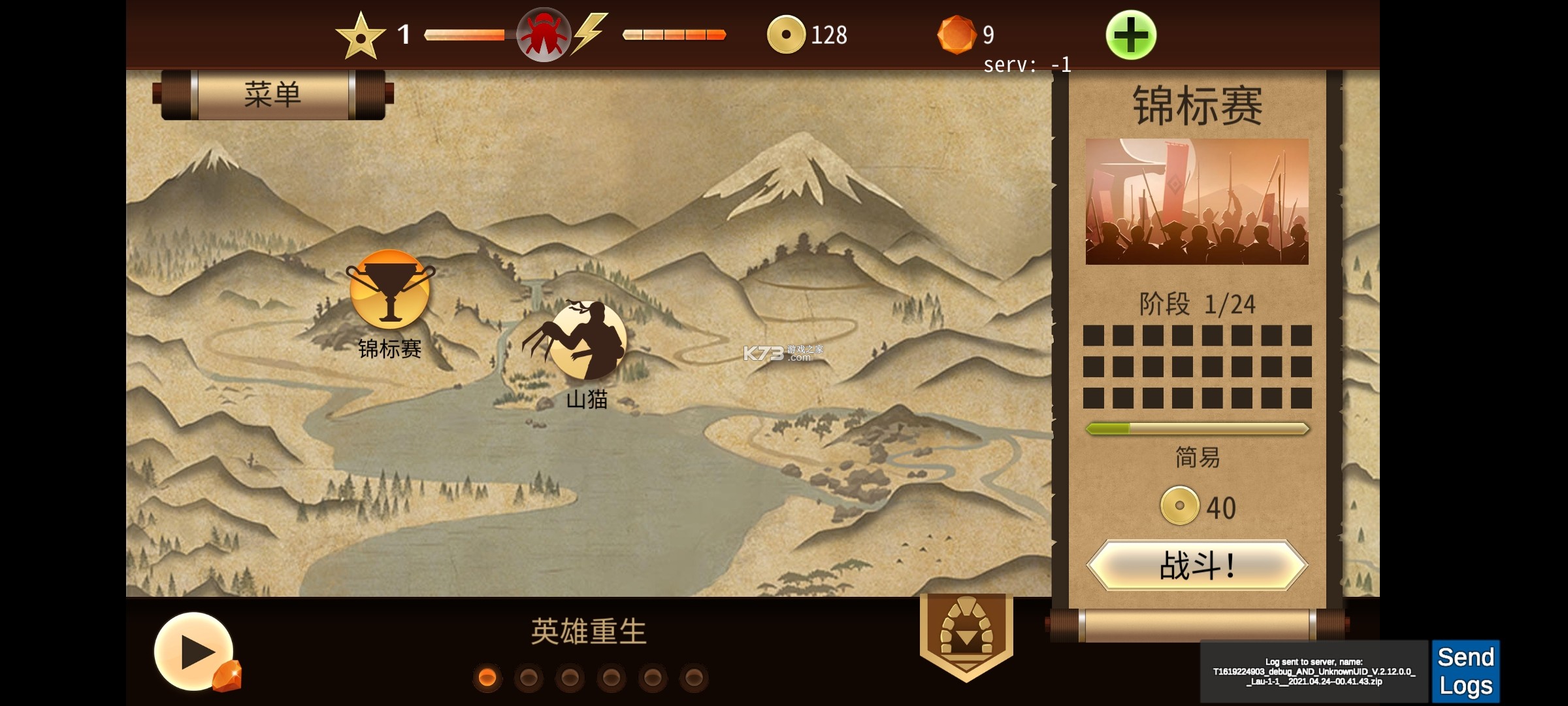
Task: Tap the gold coin balance icon
Action: [x=785, y=35]
